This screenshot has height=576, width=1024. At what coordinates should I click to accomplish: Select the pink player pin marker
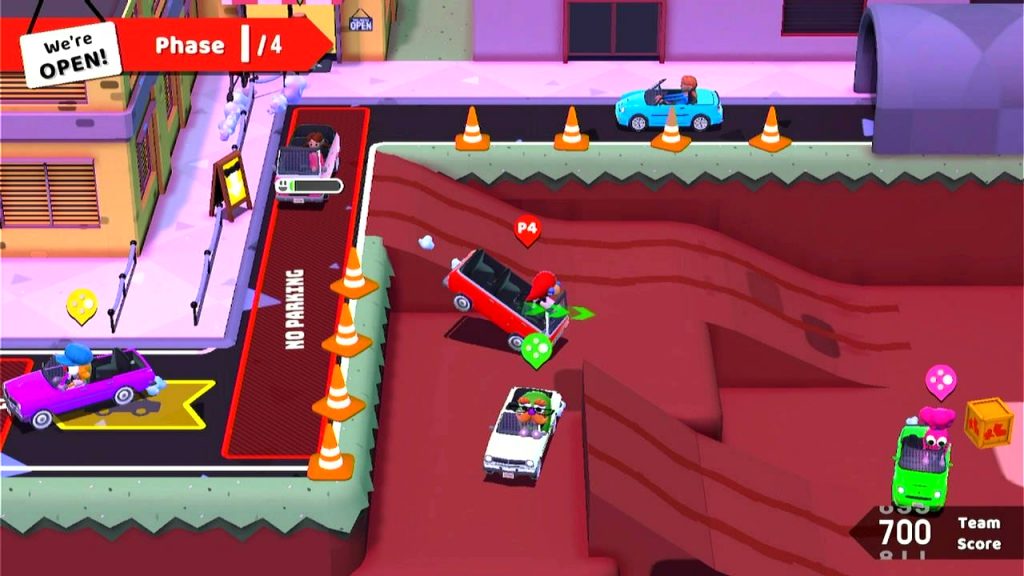[940, 380]
